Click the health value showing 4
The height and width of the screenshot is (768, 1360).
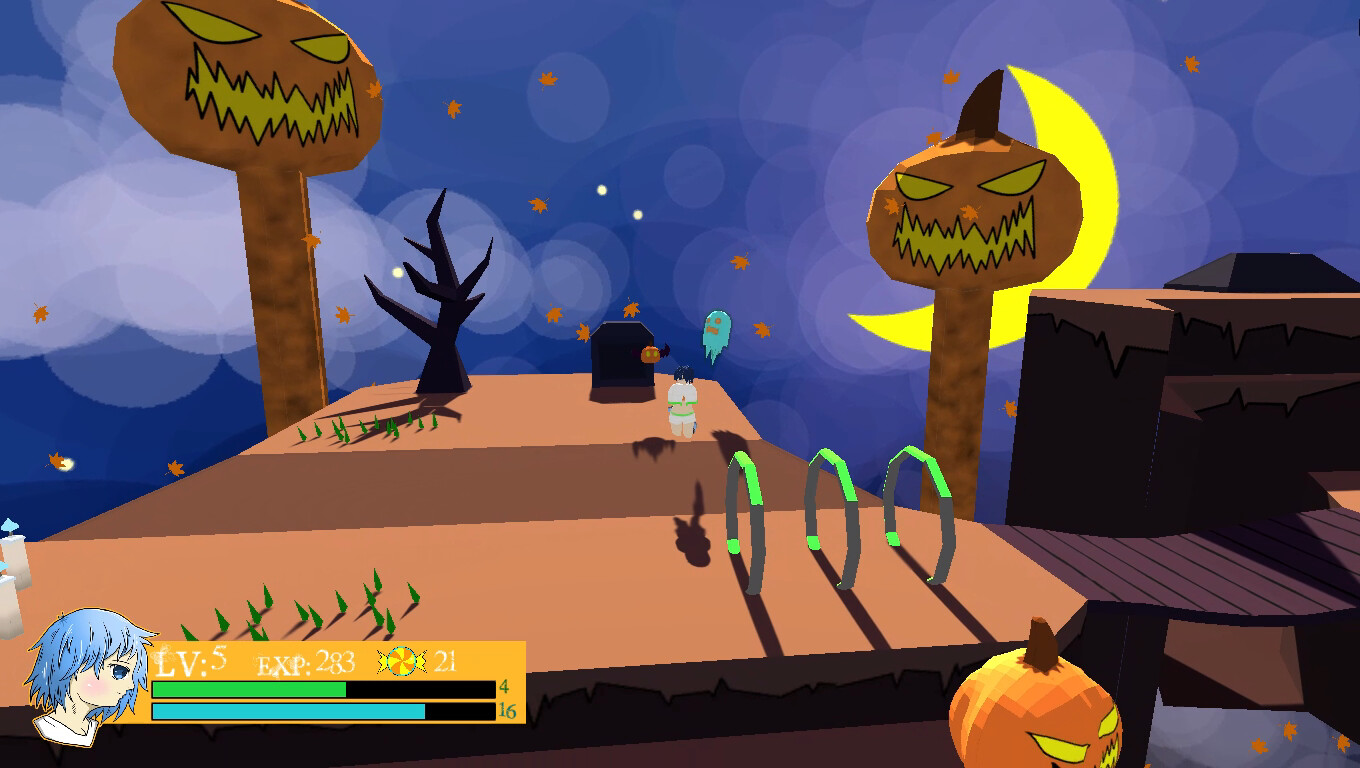[x=504, y=690]
